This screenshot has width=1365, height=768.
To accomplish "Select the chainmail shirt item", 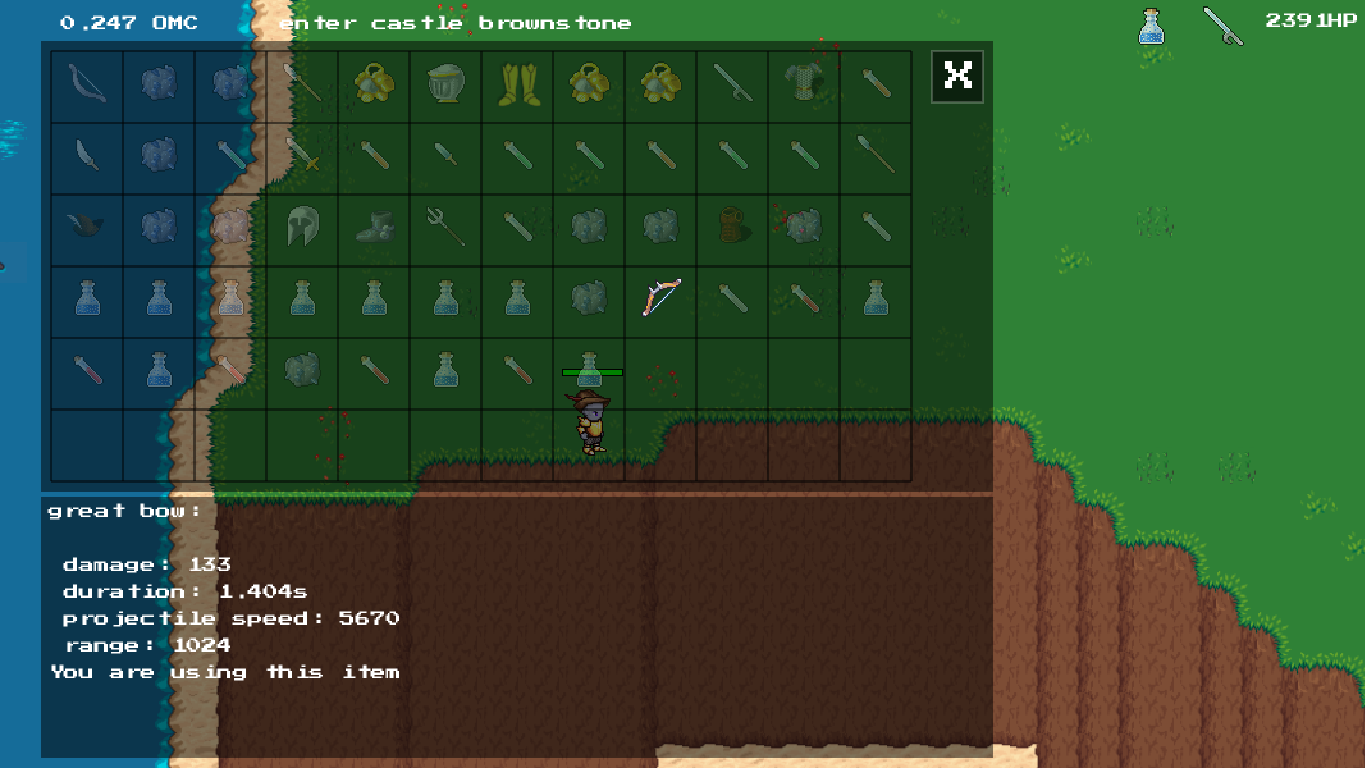I will 802,86.
